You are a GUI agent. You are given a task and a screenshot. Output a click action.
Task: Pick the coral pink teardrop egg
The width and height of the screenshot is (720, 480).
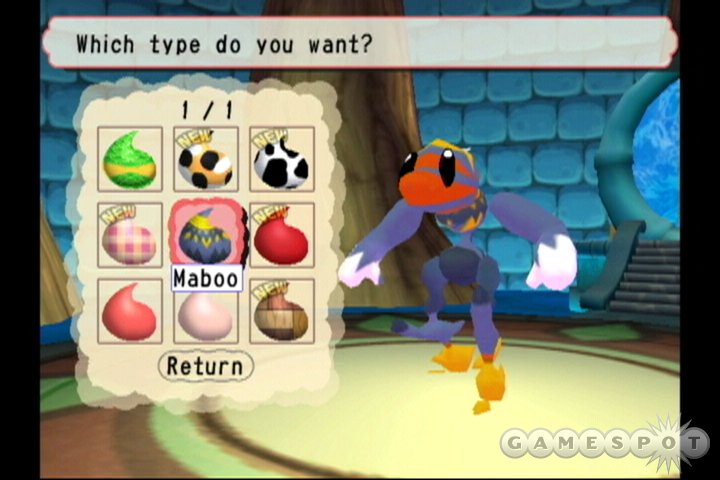pos(130,311)
